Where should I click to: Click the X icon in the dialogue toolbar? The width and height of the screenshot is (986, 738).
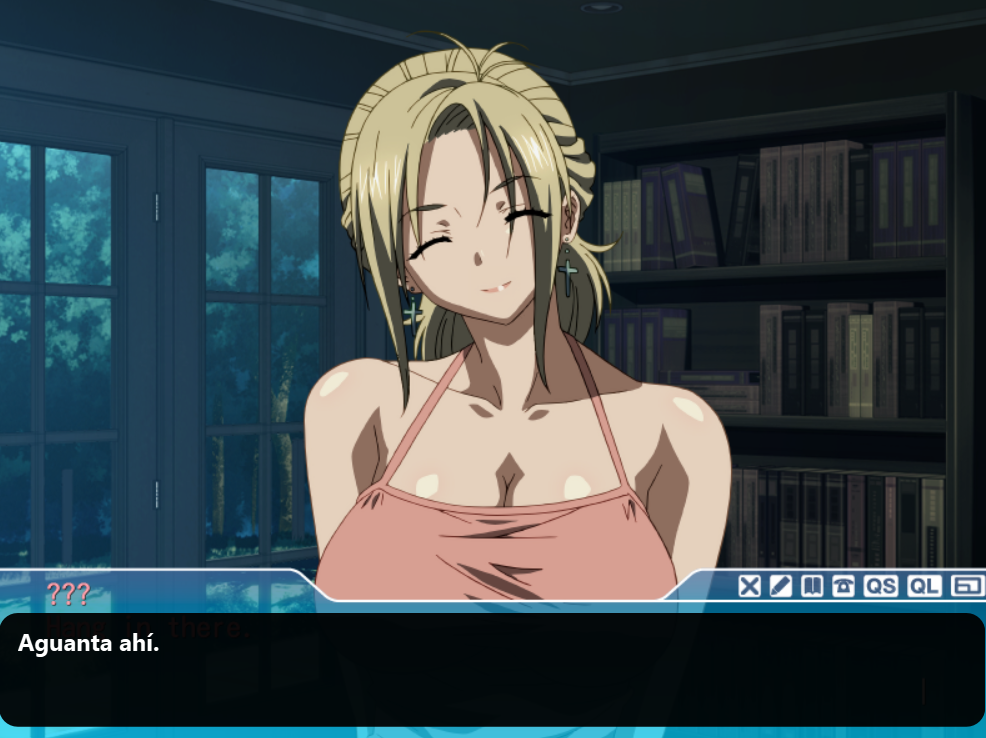pyautogui.click(x=750, y=586)
